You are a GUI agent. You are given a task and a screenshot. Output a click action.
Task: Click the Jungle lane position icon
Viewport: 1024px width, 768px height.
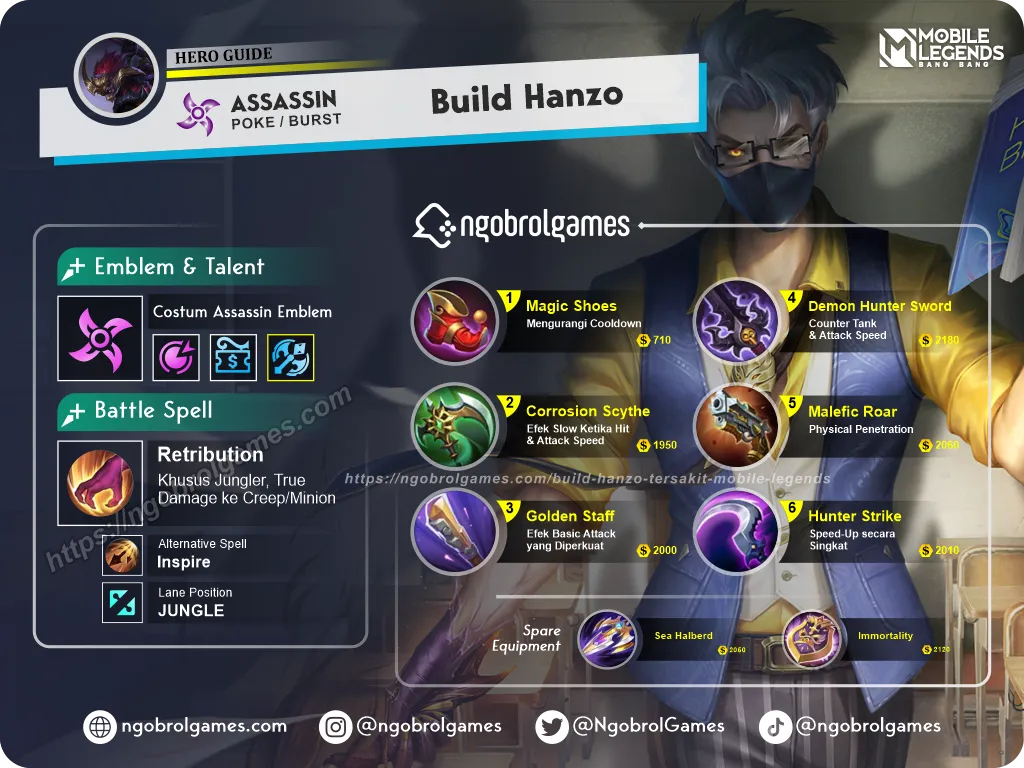coord(122,602)
